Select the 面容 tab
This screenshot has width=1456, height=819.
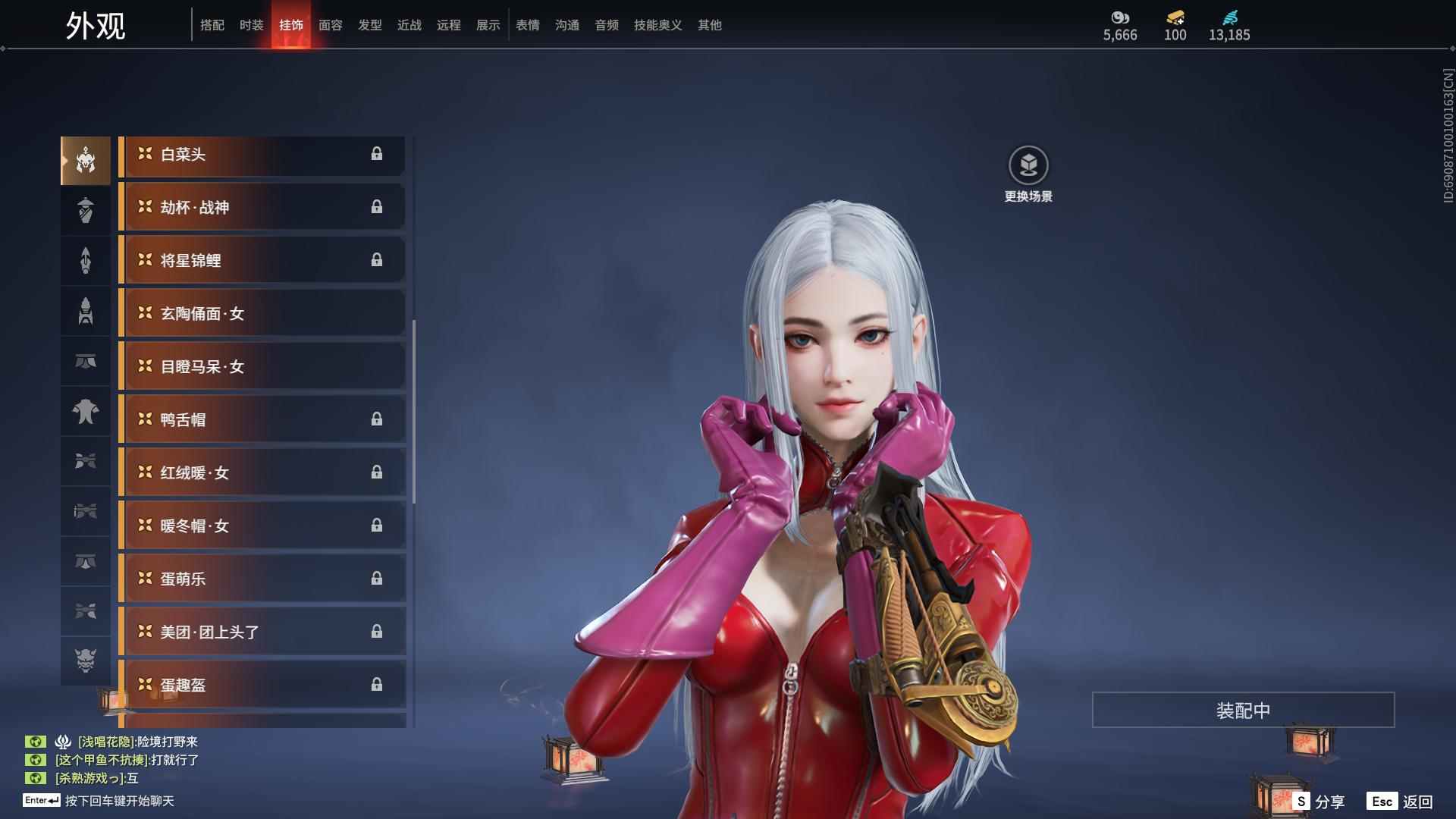click(x=330, y=25)
